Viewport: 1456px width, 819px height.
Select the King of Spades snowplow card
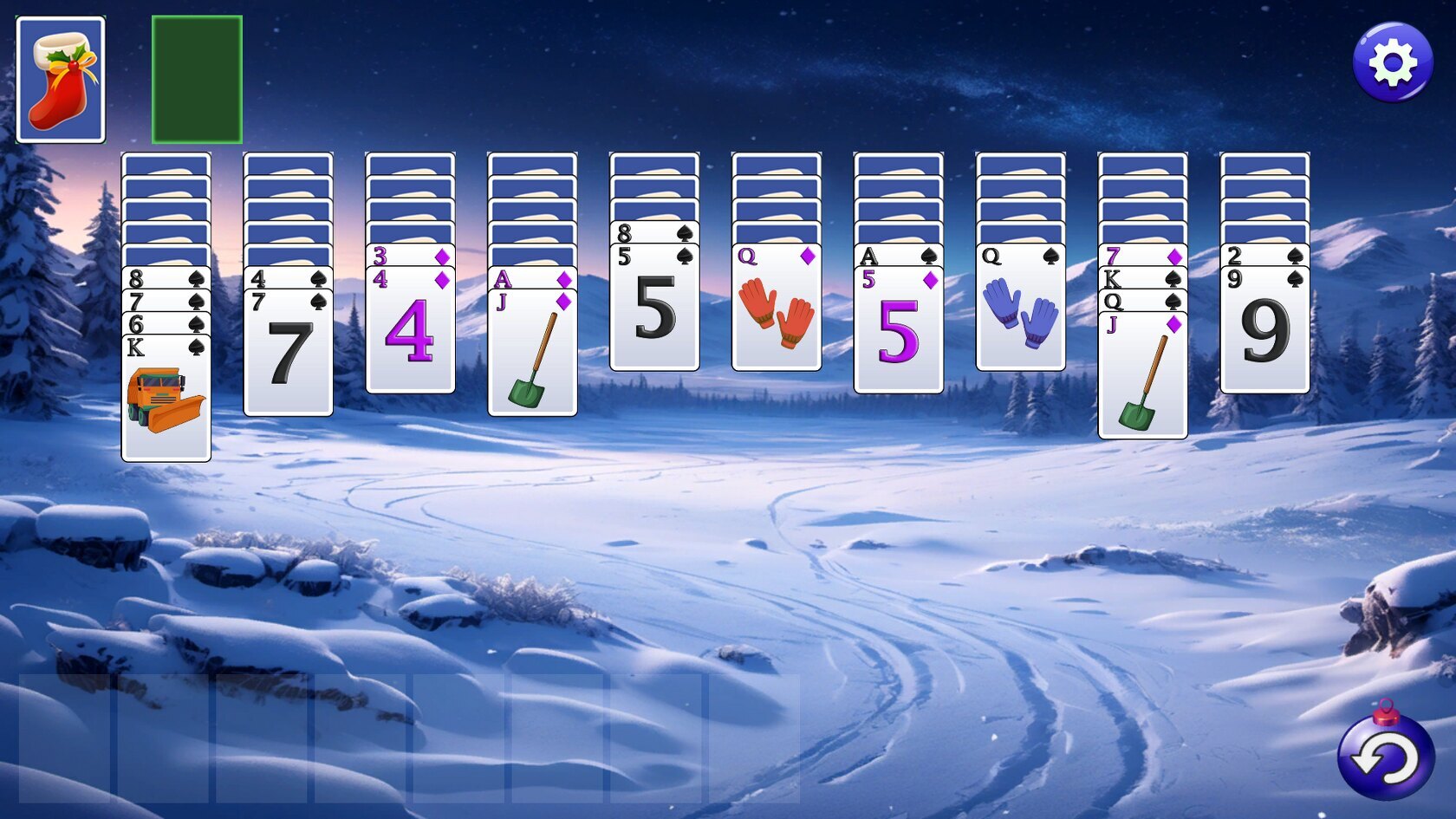[x=166, y=399]
